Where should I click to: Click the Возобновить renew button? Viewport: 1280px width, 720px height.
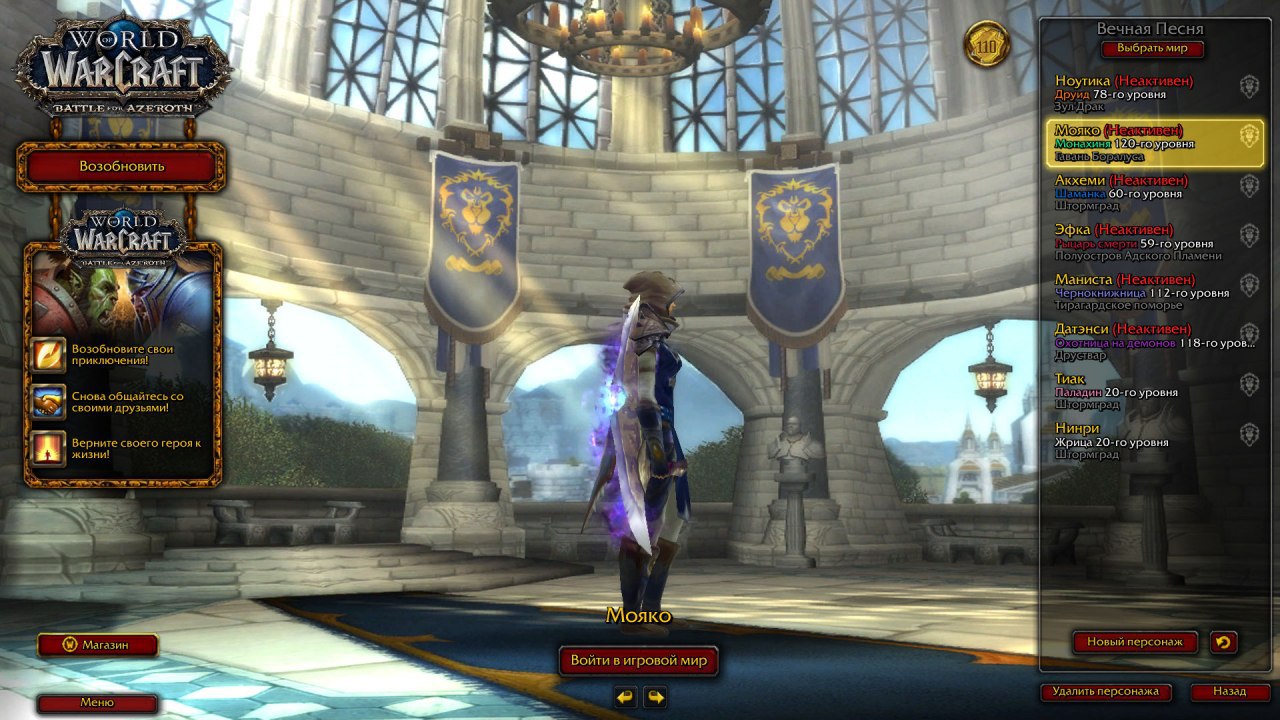click(x=121, y=166)
